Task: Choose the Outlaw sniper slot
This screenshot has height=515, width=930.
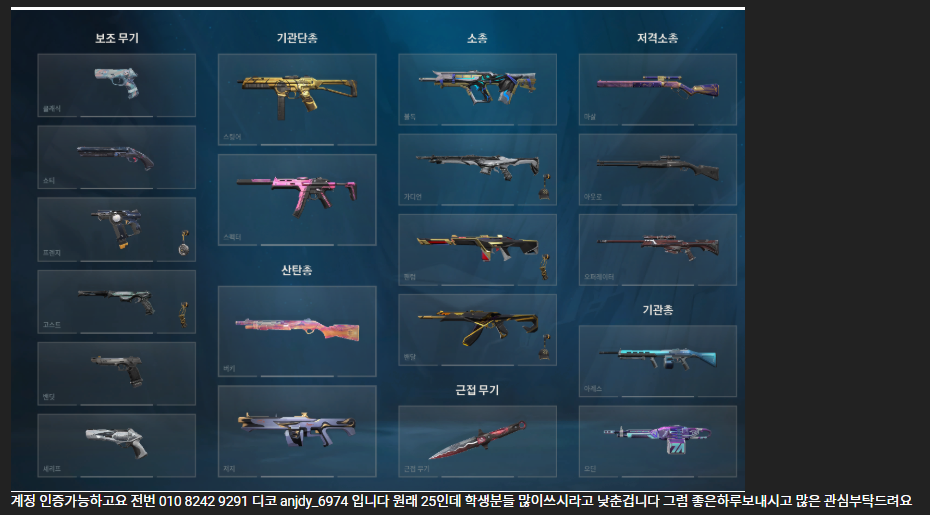Action: click(657, 169)
